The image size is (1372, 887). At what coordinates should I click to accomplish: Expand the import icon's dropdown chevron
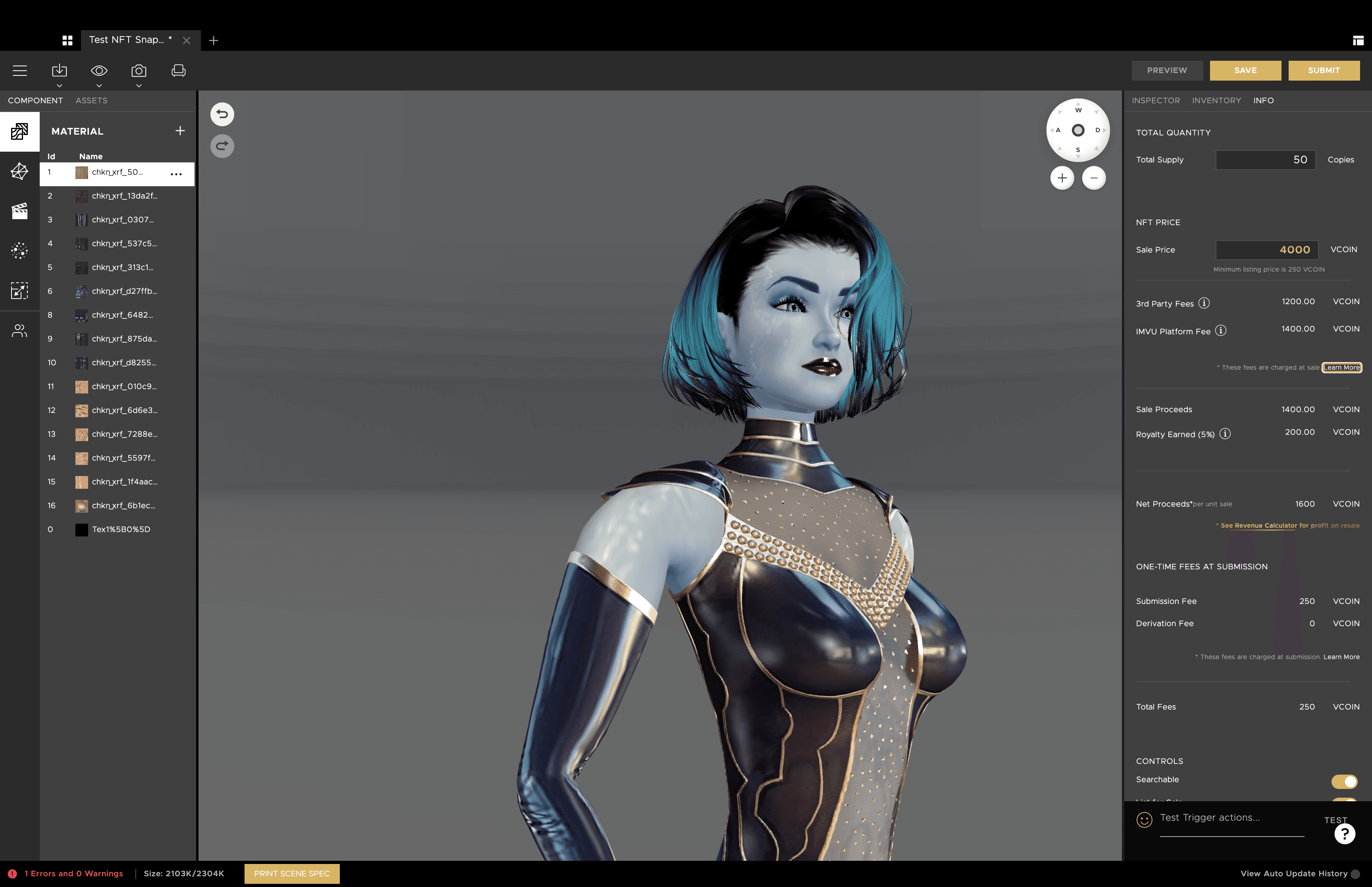point(59,85)
